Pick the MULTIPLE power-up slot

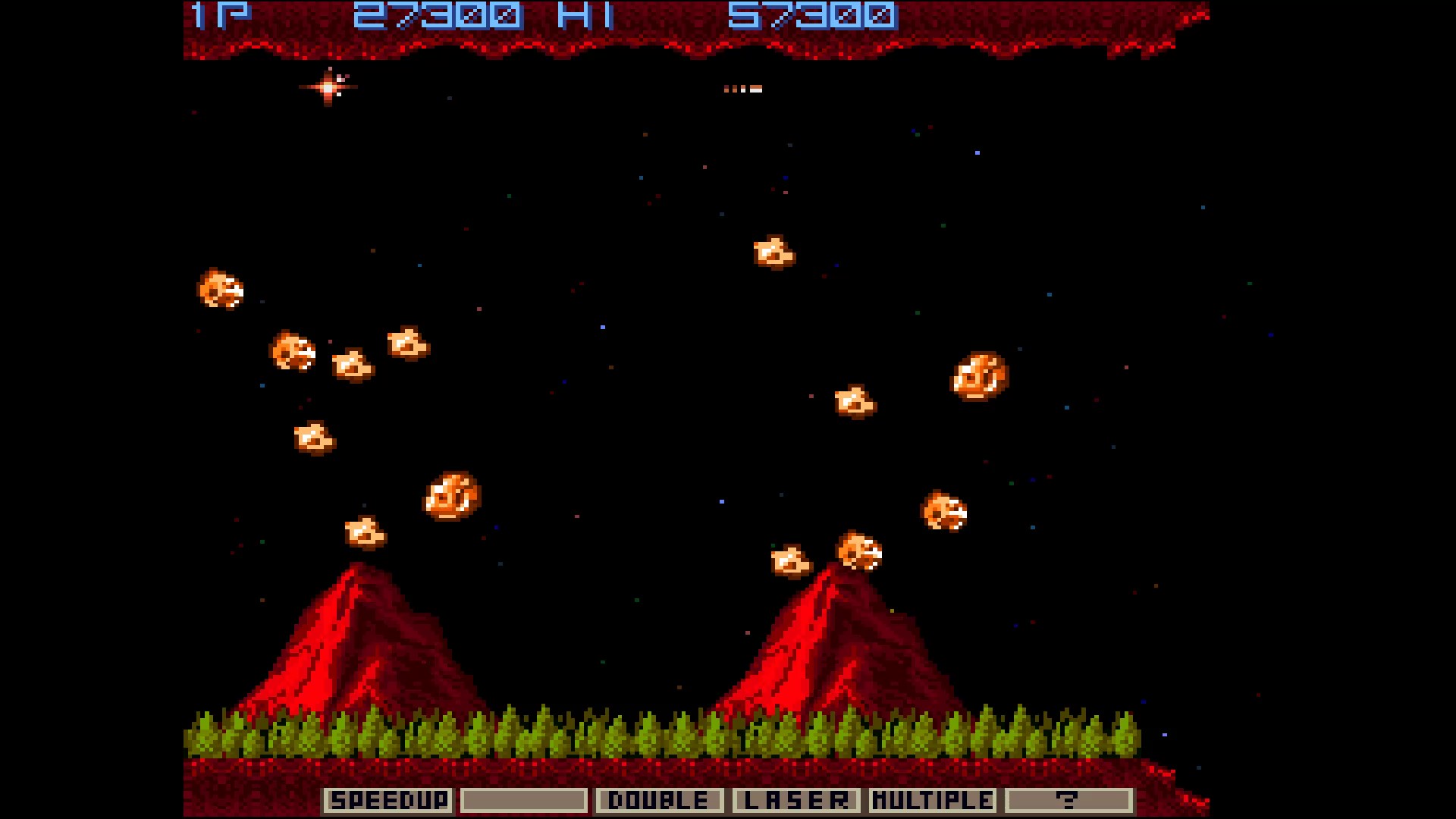[x=932, y=800]
